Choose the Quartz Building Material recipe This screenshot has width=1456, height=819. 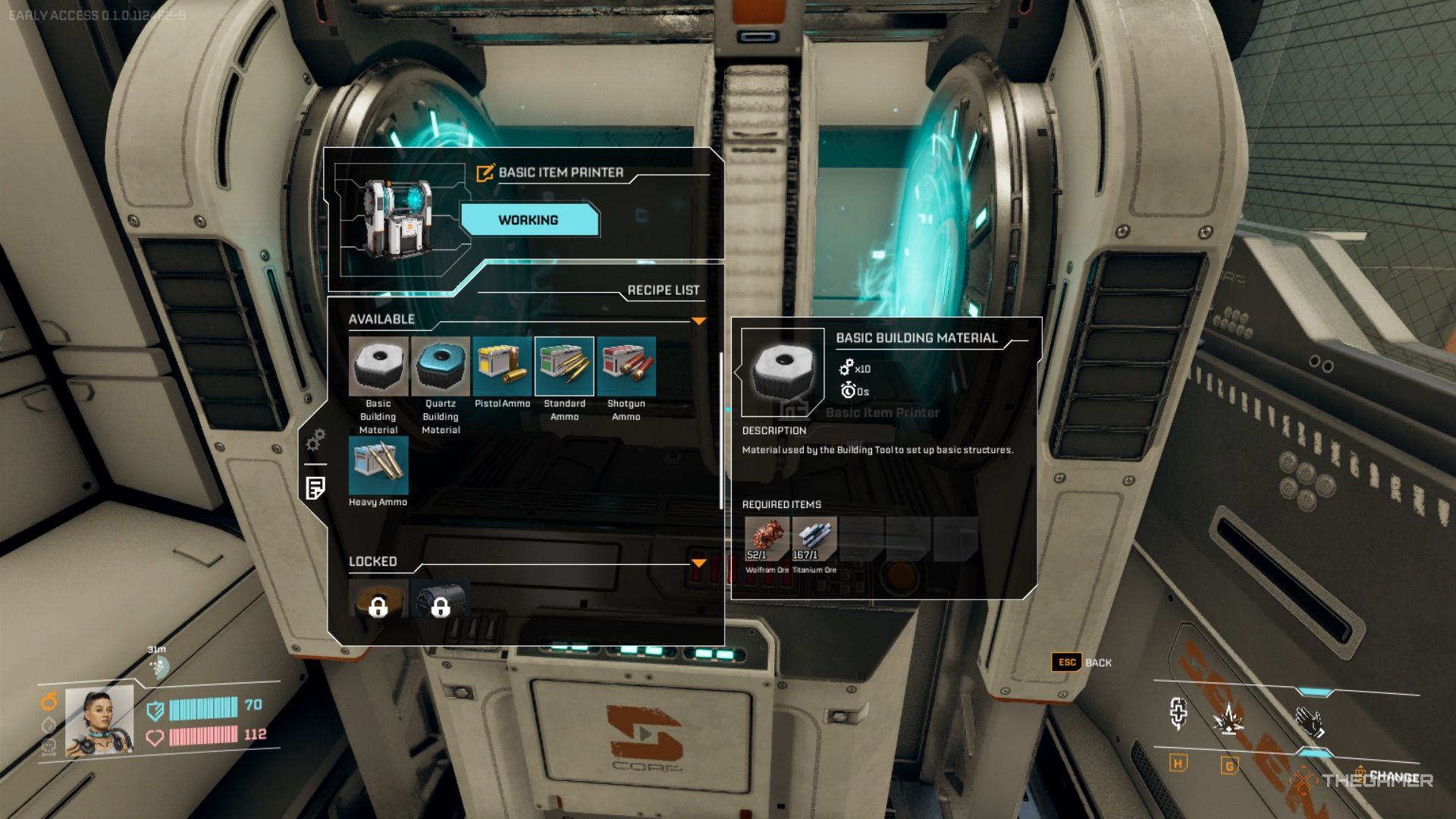pyautogui.click(x=441, y=367)
